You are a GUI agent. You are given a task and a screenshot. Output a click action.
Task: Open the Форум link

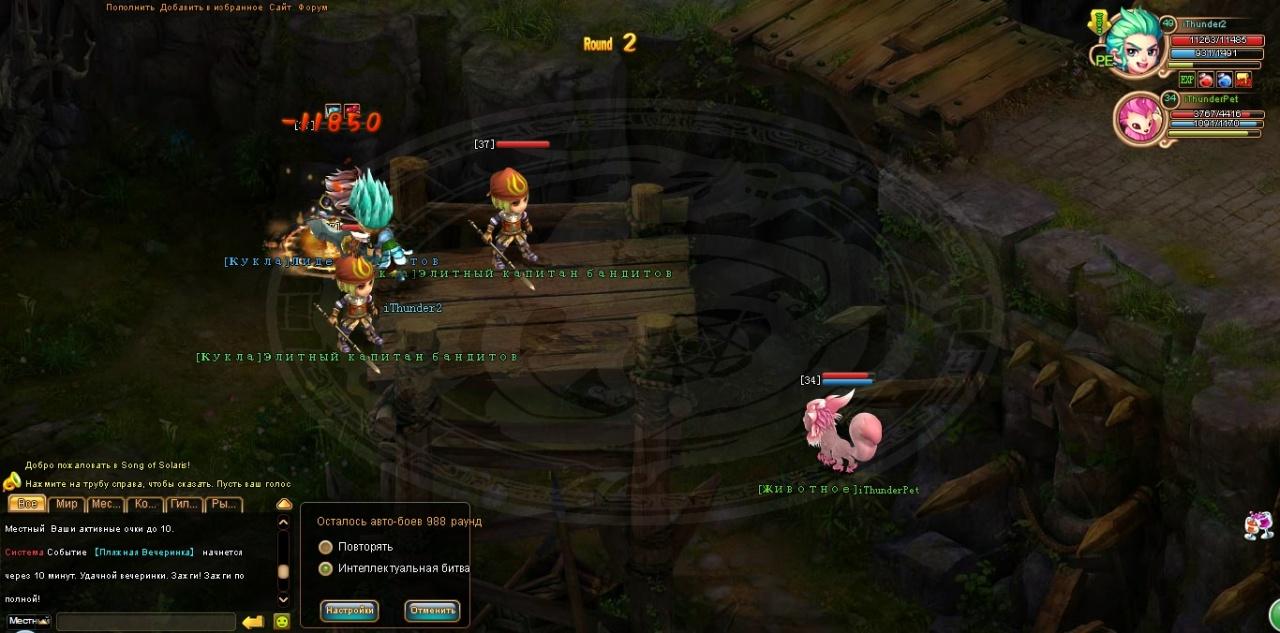click(314, 7)
